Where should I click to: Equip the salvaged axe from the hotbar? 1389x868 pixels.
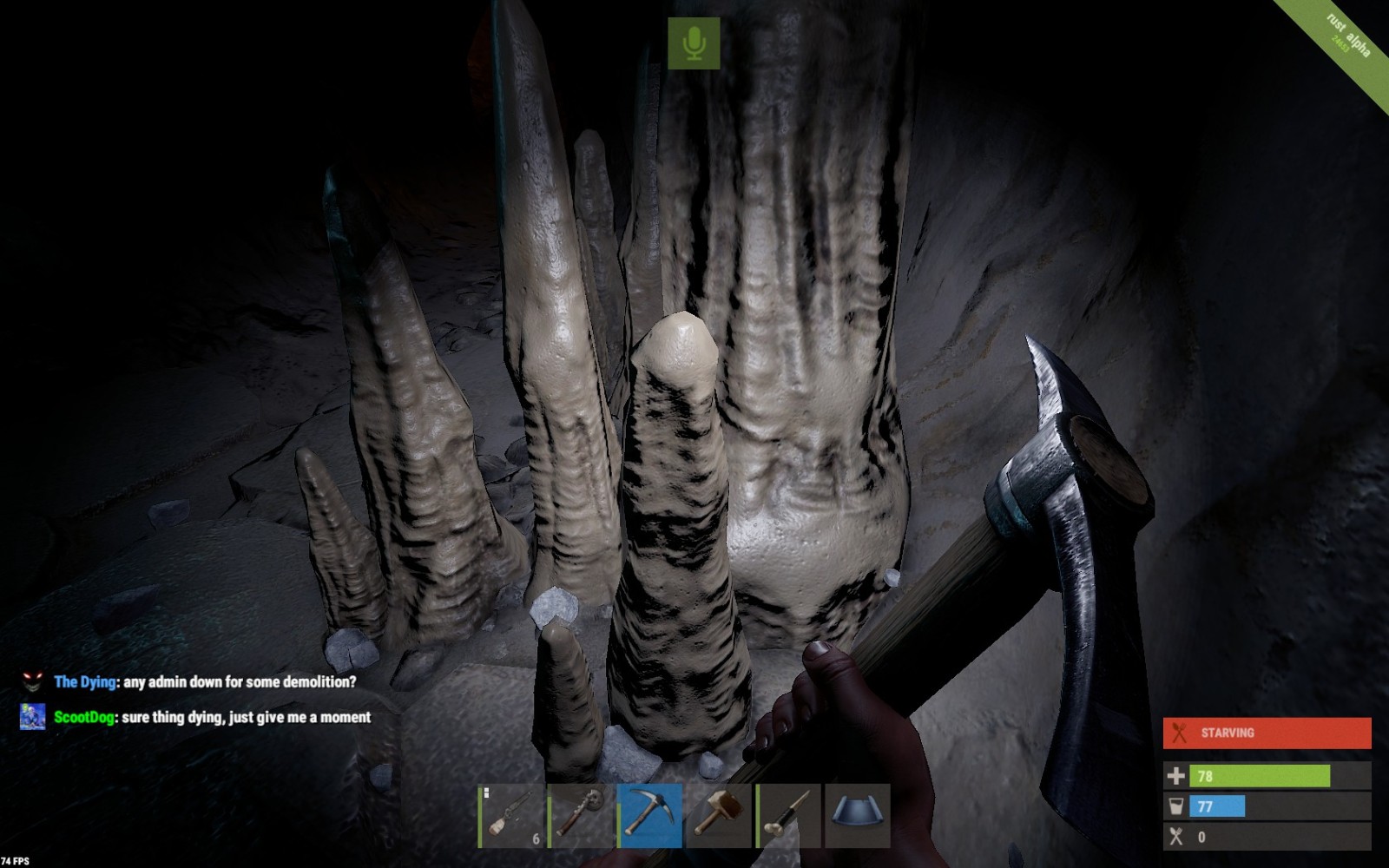pos(580,816)
